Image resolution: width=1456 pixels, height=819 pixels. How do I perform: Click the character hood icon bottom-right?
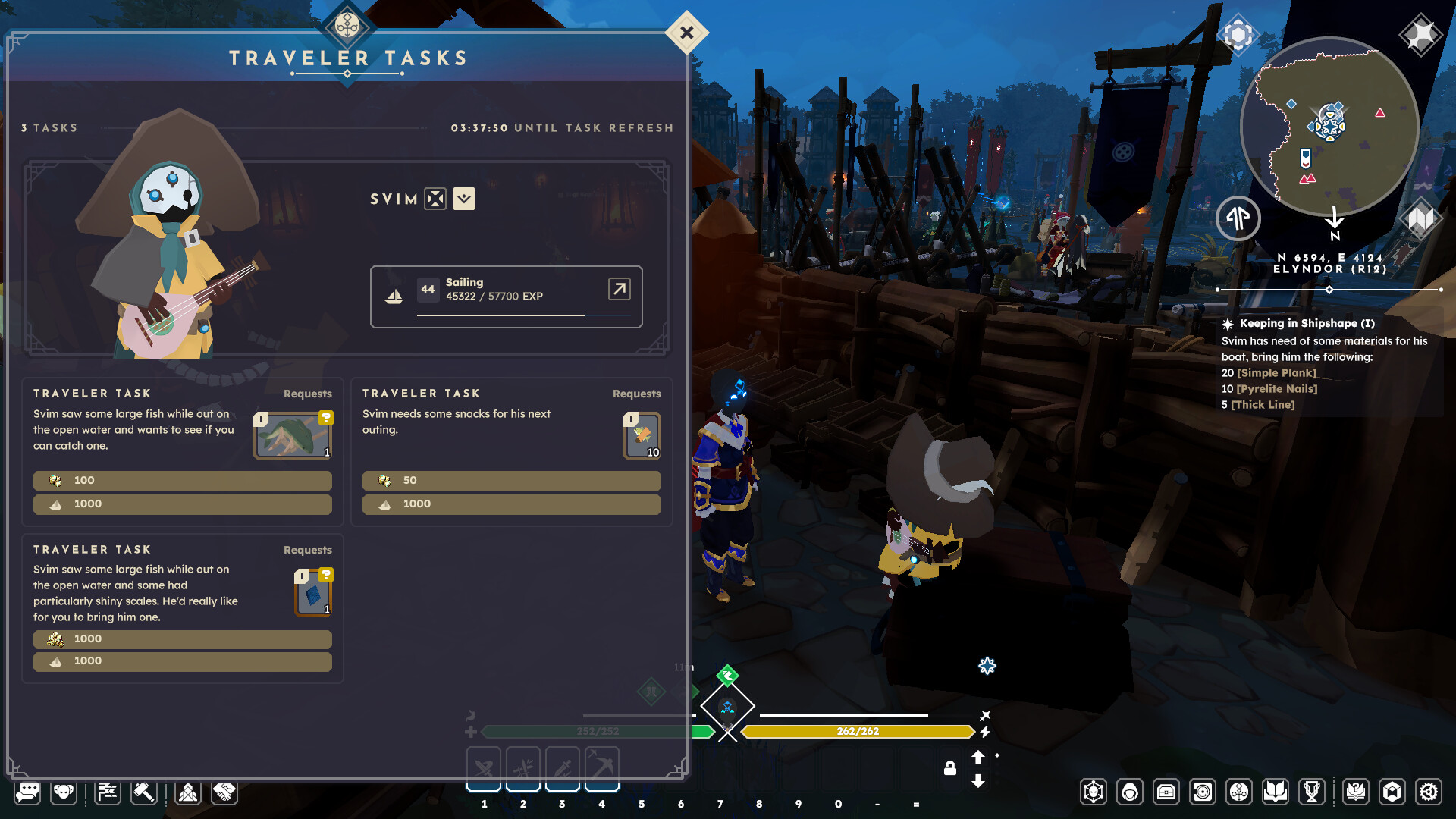click(x=1131, y=792)
